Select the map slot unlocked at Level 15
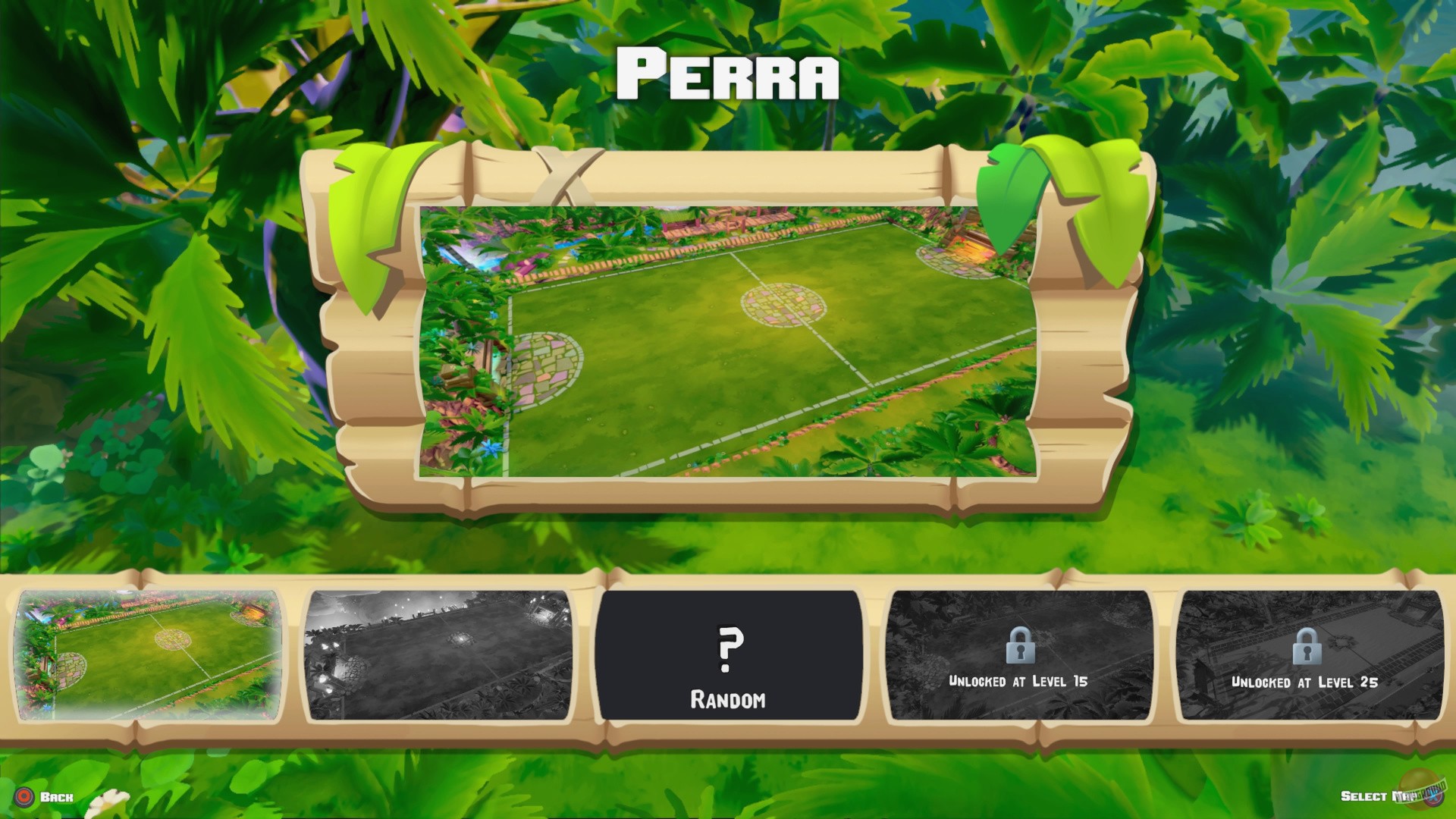 point(1019,652)
